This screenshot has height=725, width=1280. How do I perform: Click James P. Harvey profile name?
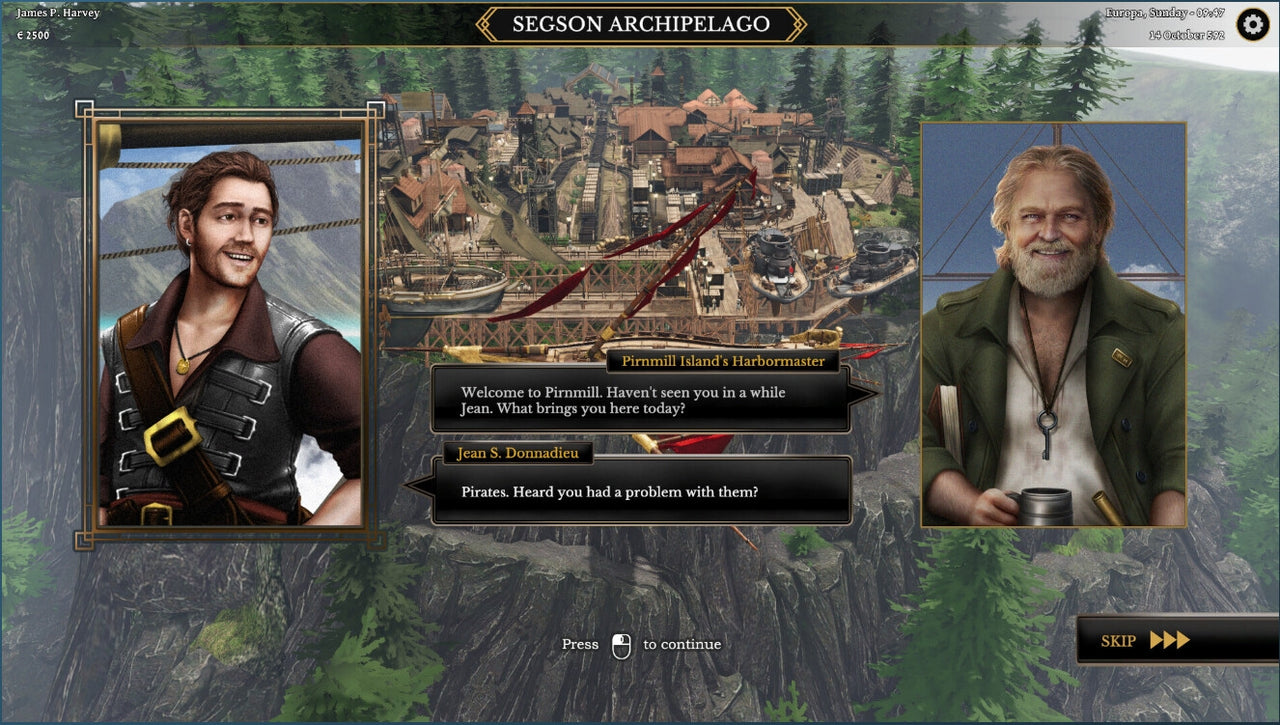point(58,12)
